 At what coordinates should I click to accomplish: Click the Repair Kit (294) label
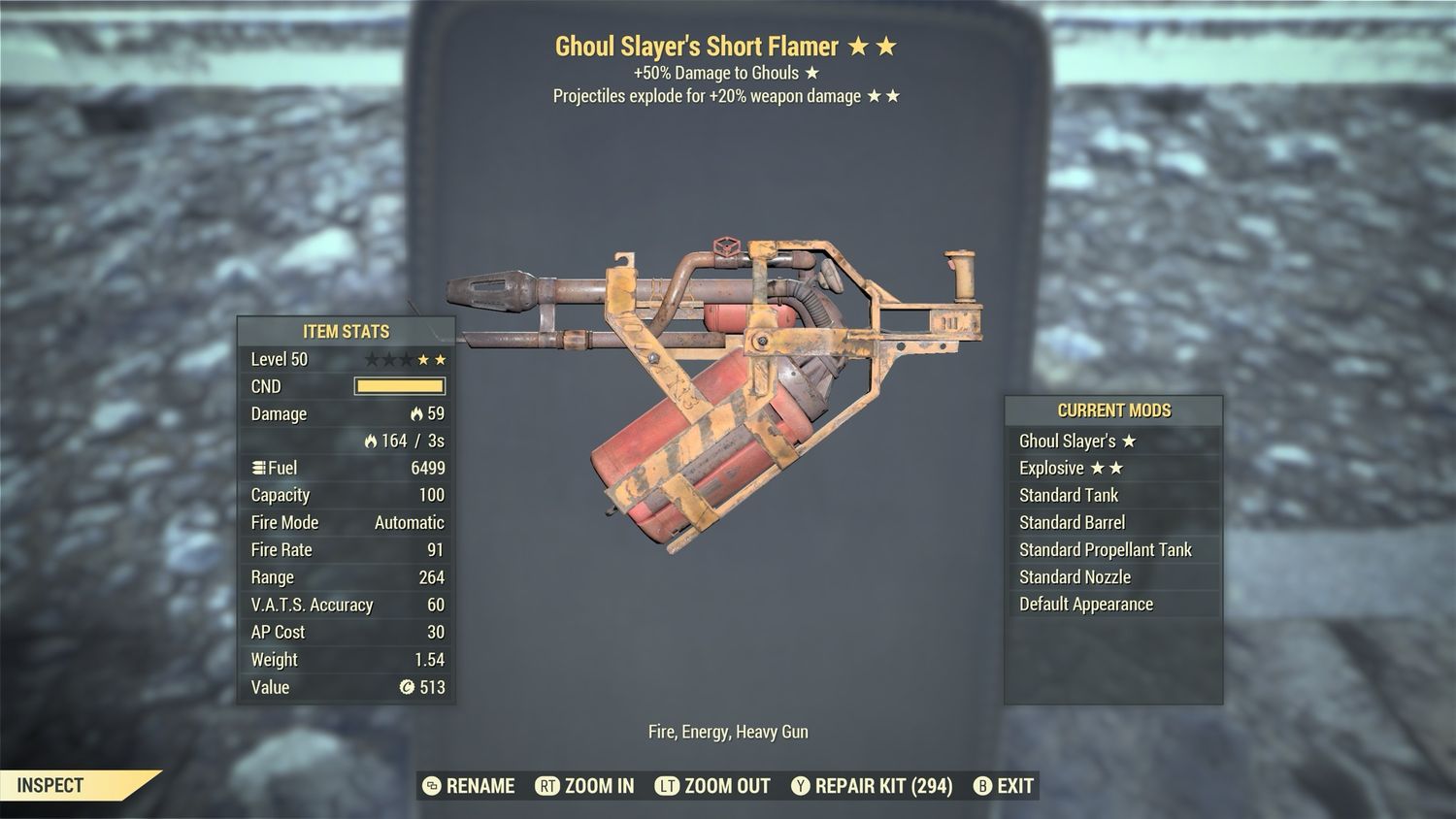pyautogui.click(x=883, y=786)
